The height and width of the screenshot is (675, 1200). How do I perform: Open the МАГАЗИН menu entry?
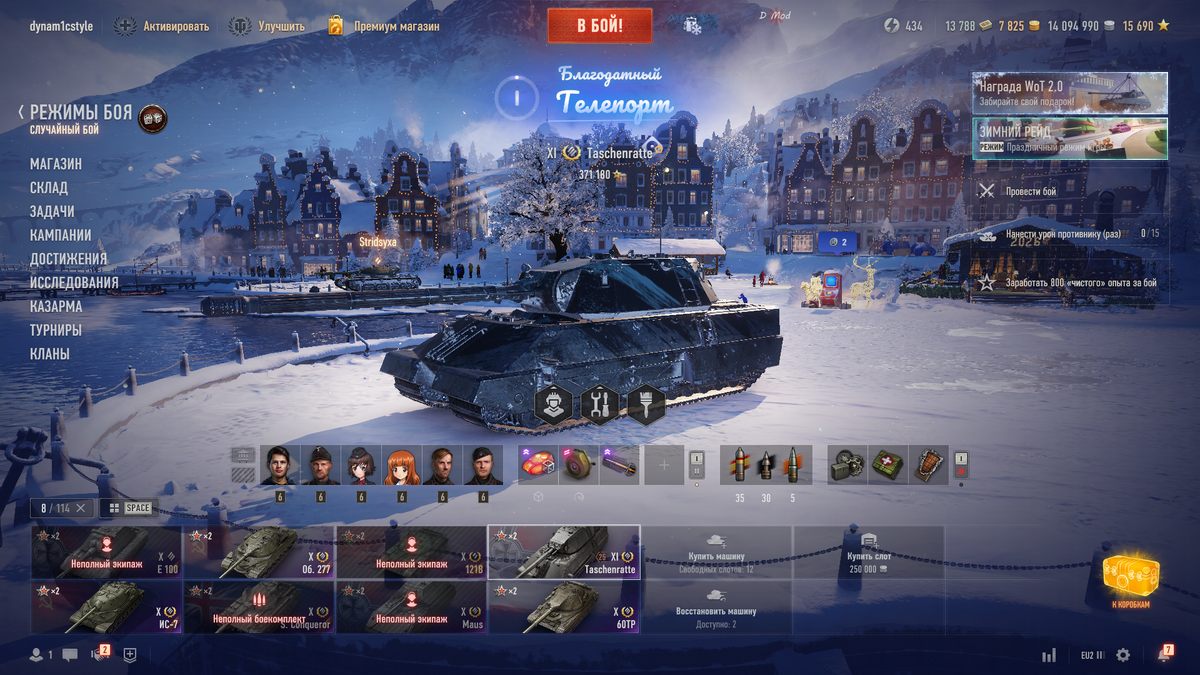(56, 164)
